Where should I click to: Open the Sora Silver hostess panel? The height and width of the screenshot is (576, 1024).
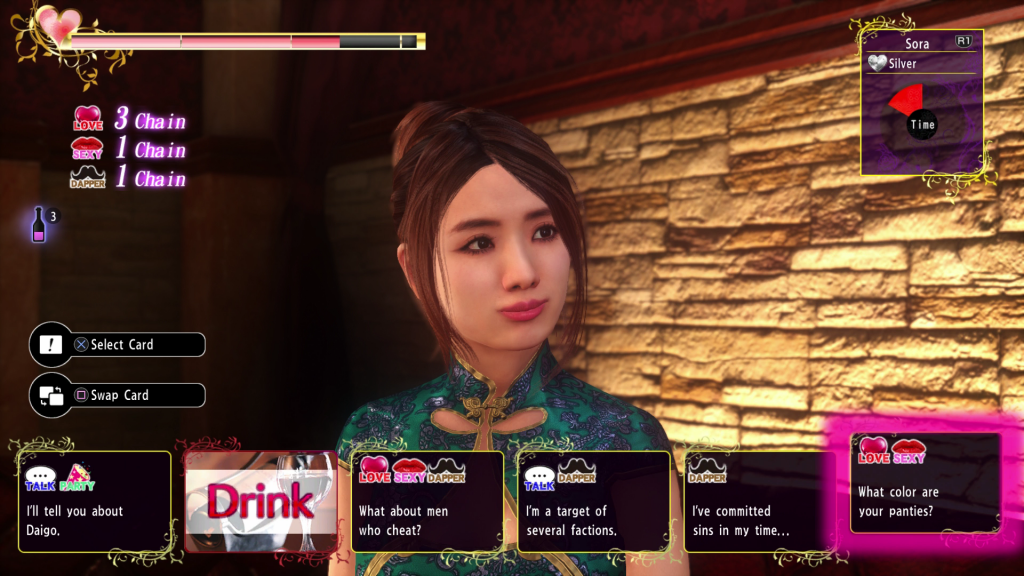(x=921, y=102)
